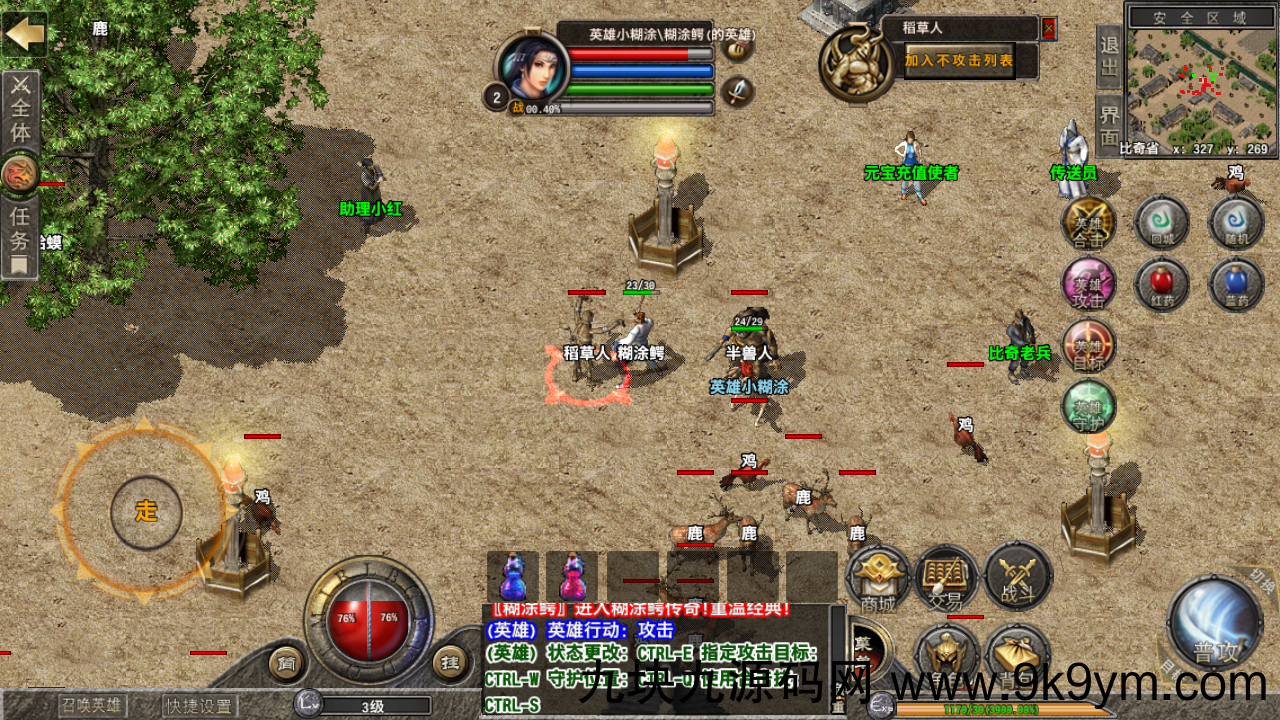
Task: Open the 商城 shop
Action: (x=878, y=578)
